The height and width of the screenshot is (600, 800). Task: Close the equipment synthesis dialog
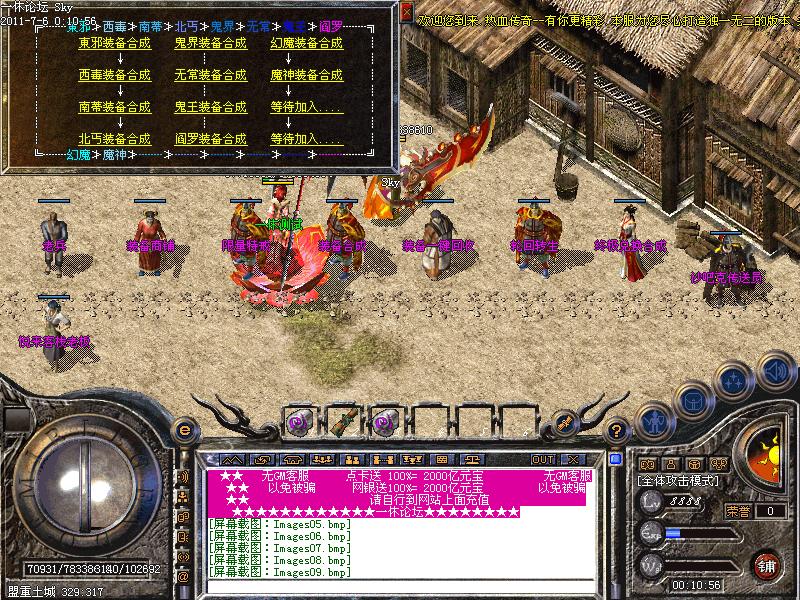coord(407,12)
